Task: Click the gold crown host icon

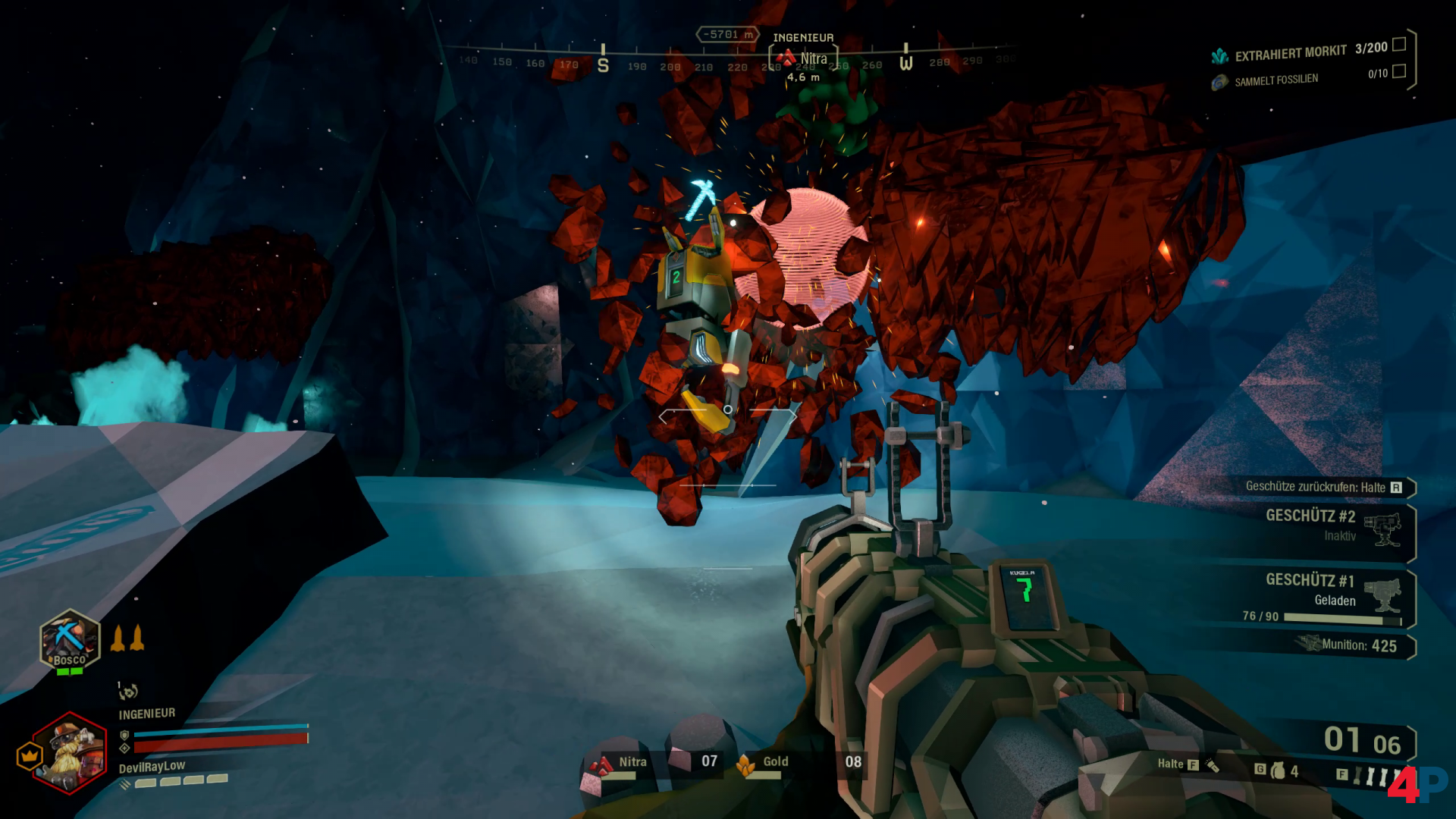Action: pos(30,755)
